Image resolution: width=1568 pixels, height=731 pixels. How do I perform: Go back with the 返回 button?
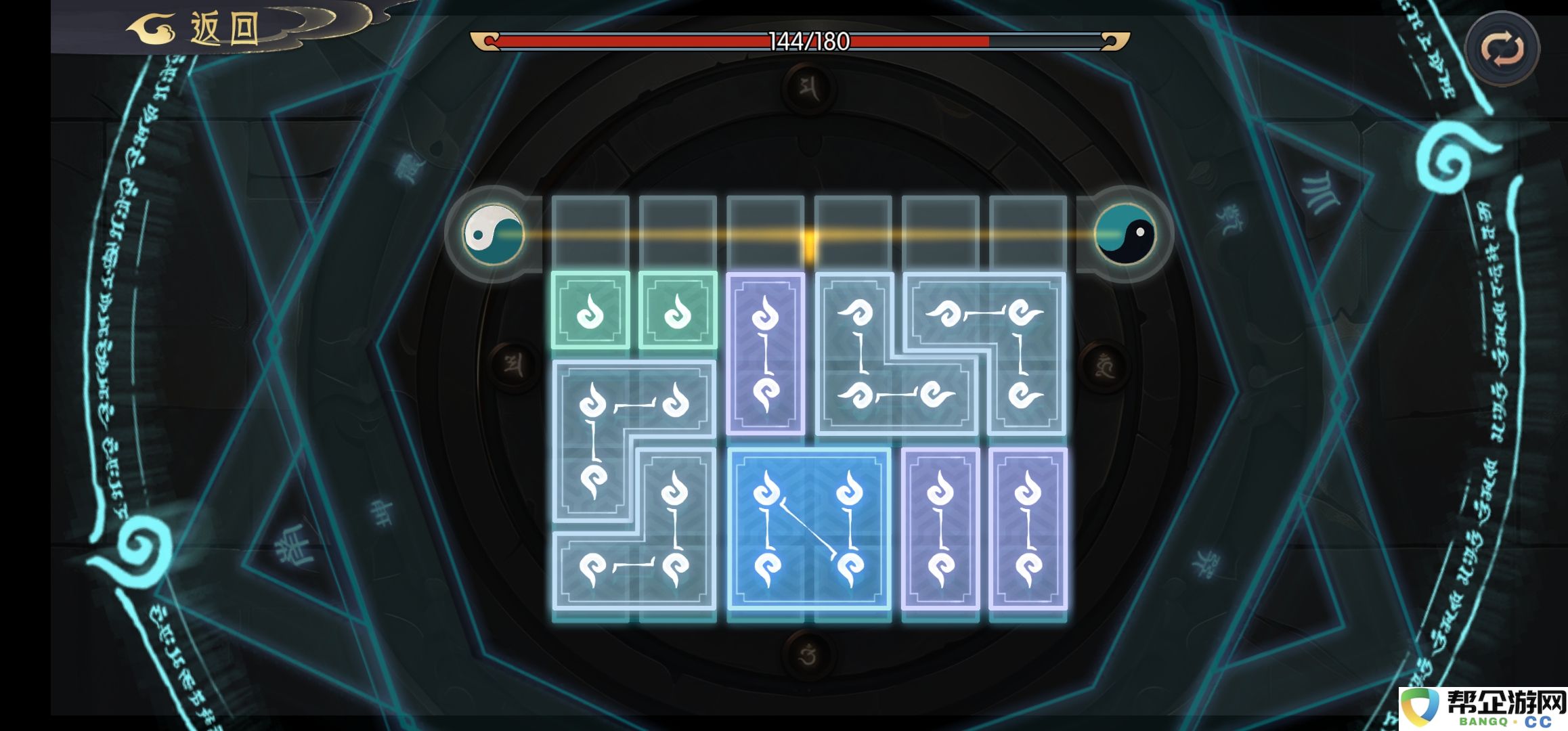tap(196, 29)
